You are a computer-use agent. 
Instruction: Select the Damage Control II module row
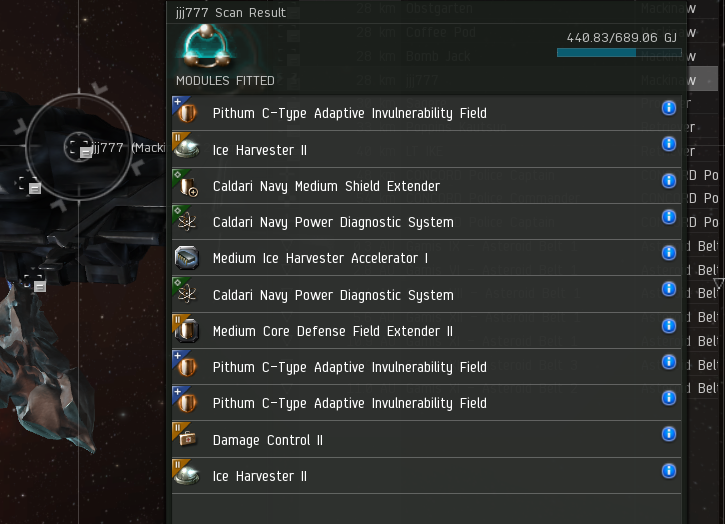267,440
